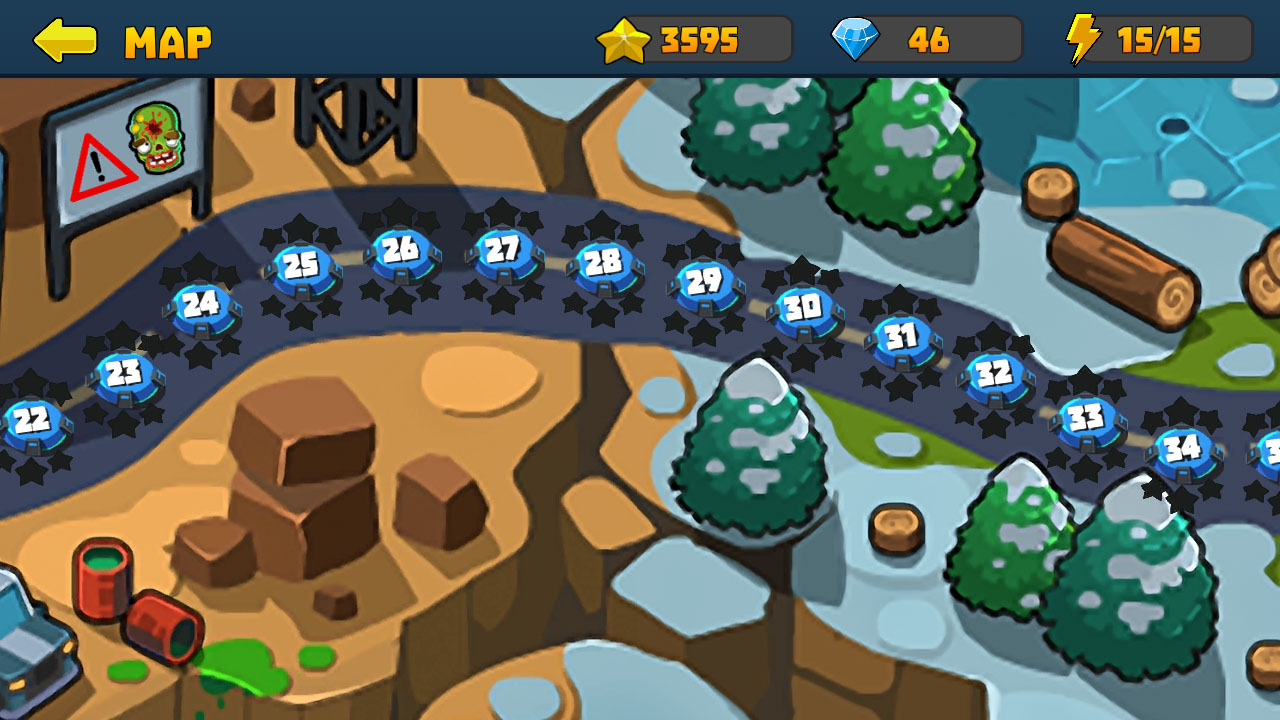Tap the MAP title label
This screenshot has height=720, width=1280.
pos(167,41)
